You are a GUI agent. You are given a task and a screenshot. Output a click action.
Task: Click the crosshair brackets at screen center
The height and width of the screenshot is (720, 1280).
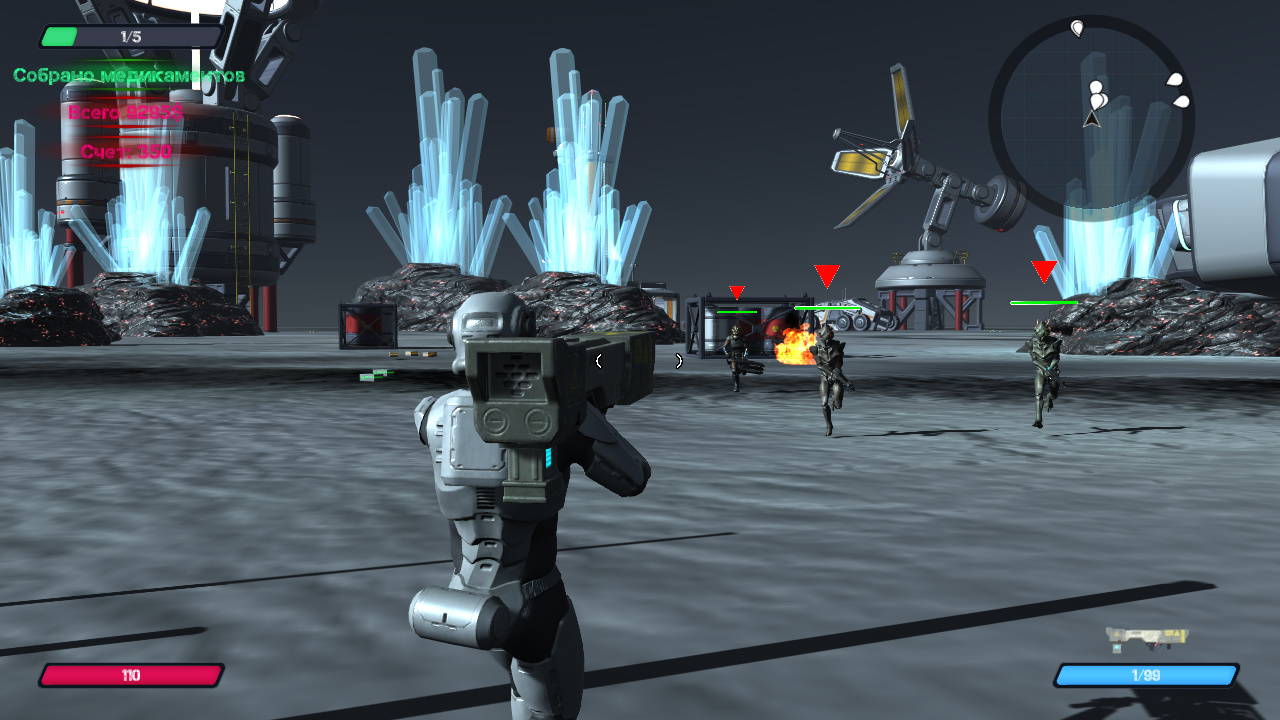(640, 362)
